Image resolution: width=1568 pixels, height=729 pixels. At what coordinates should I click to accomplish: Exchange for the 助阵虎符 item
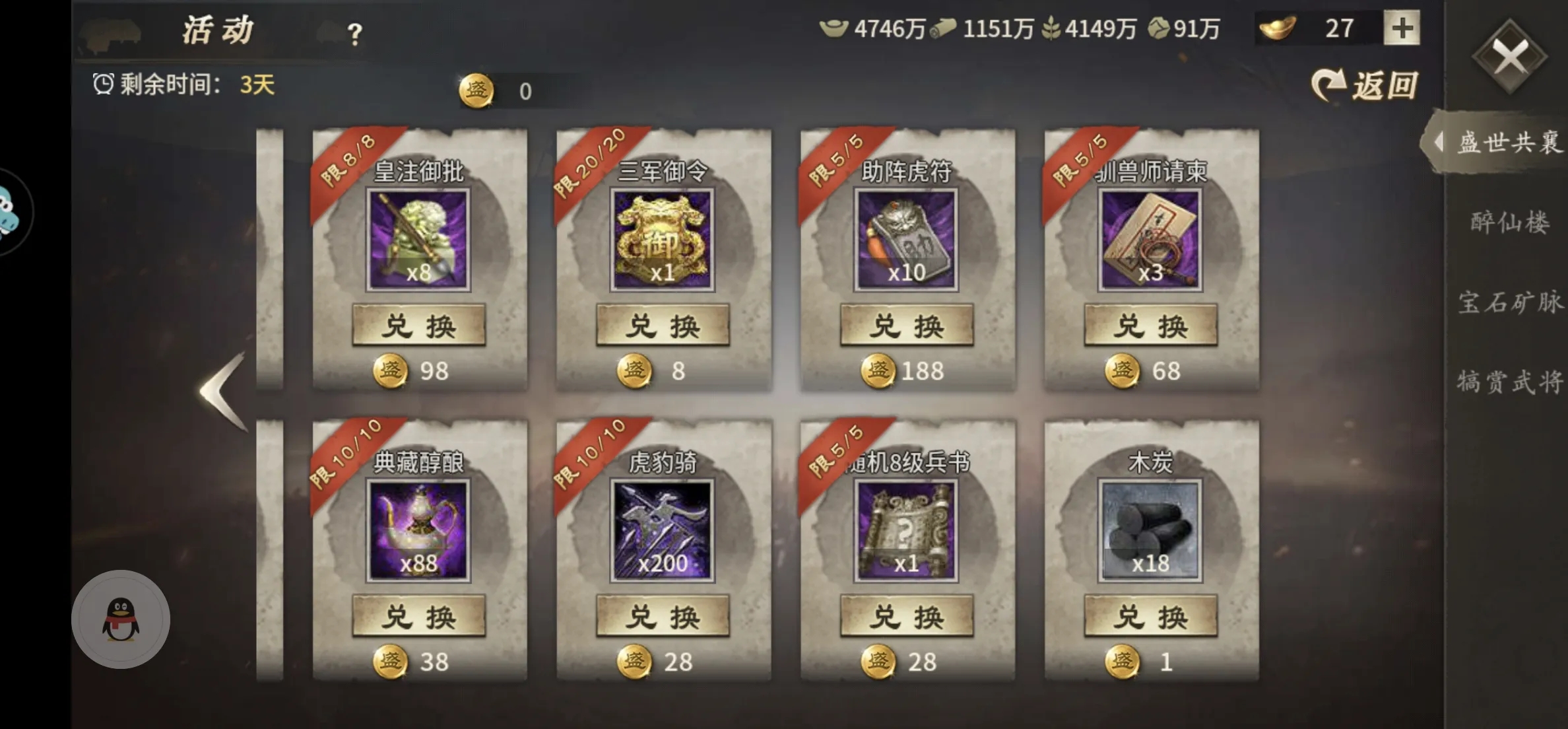coord(907,326)
